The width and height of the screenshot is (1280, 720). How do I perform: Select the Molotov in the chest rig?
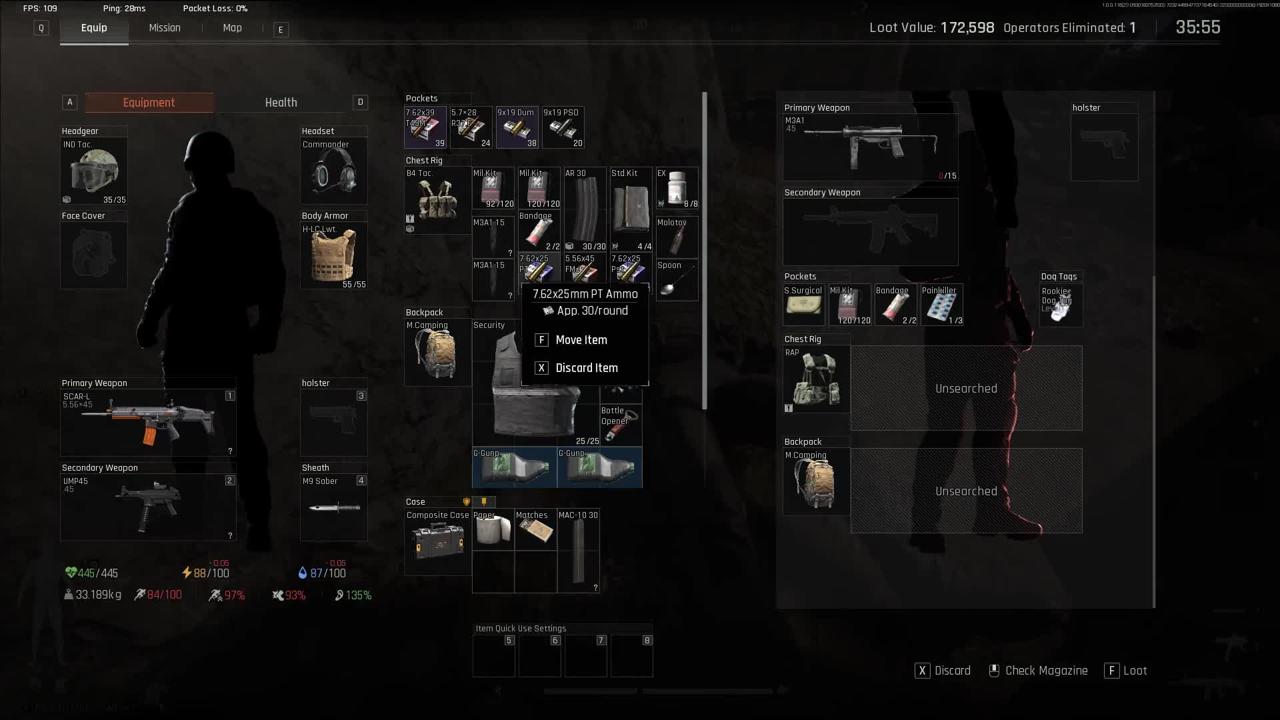(677, 237)
